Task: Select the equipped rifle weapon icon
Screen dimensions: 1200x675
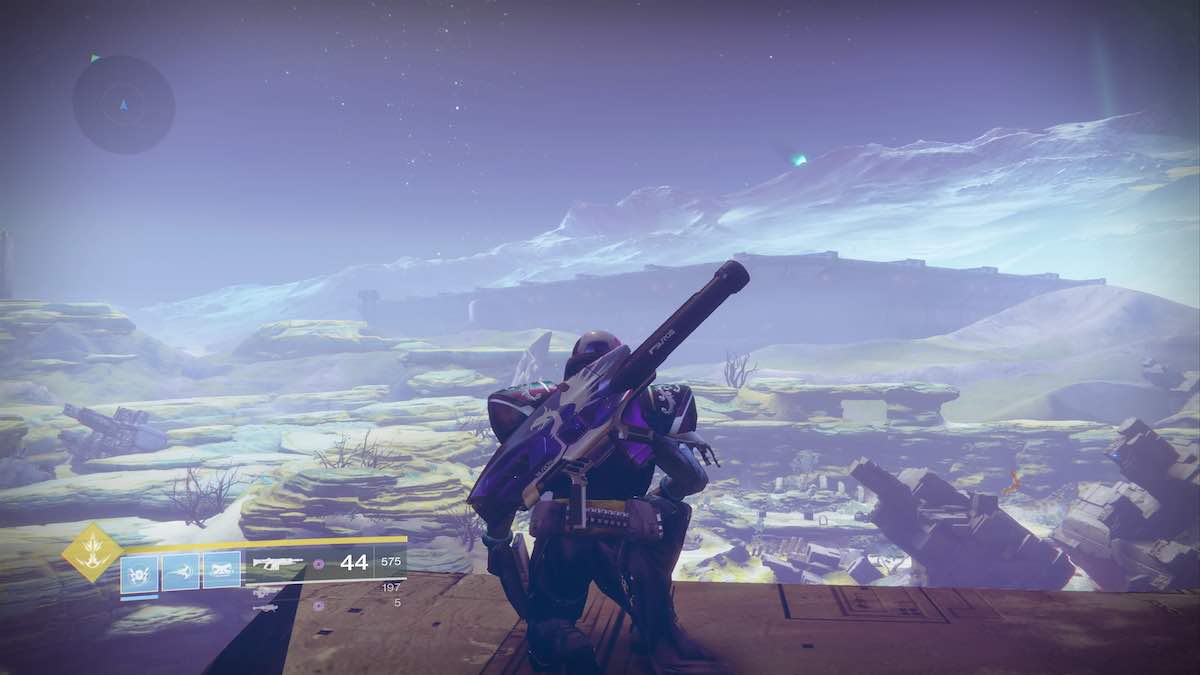Action: click(277, 564)
